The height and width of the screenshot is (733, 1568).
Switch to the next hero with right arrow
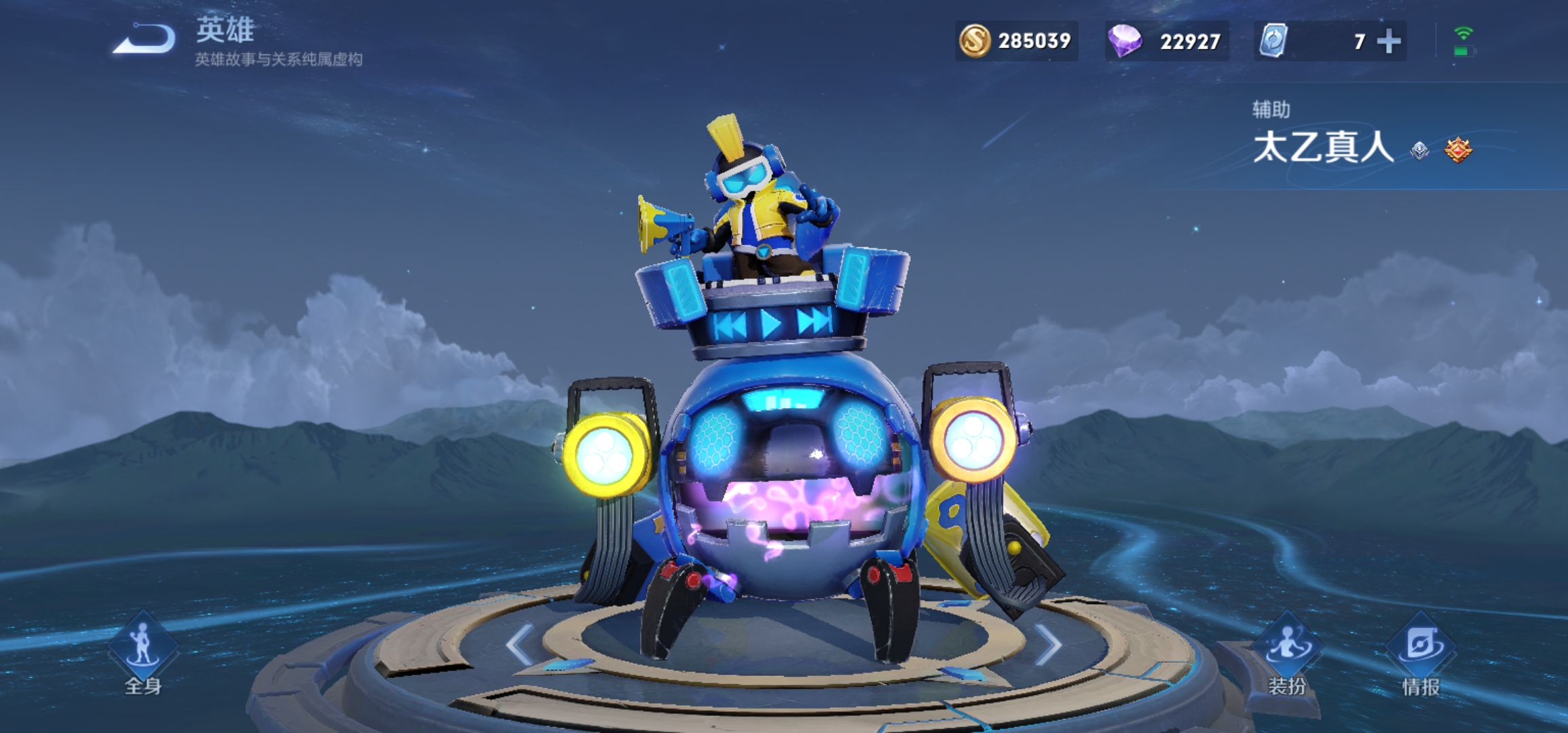[1048, 645]
